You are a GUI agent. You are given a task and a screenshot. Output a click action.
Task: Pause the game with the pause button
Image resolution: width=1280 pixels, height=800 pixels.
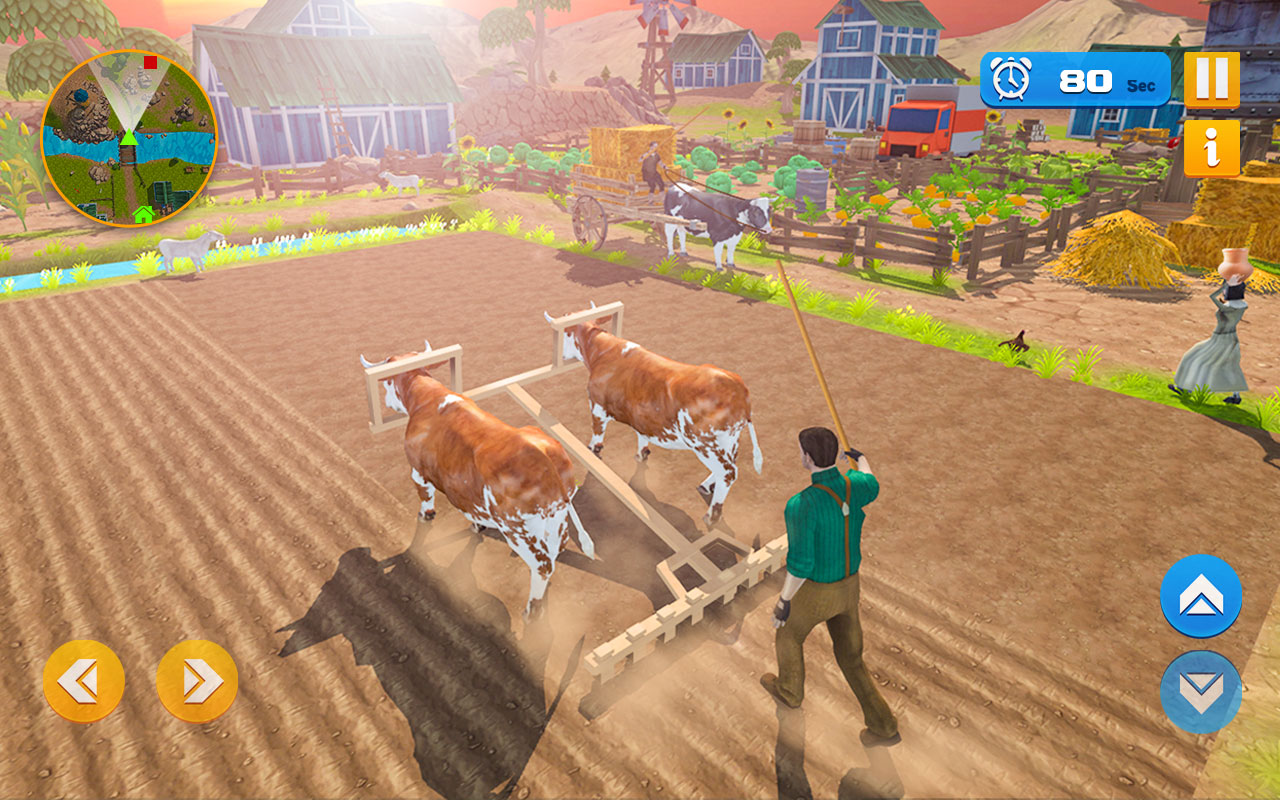[1212, 79]
